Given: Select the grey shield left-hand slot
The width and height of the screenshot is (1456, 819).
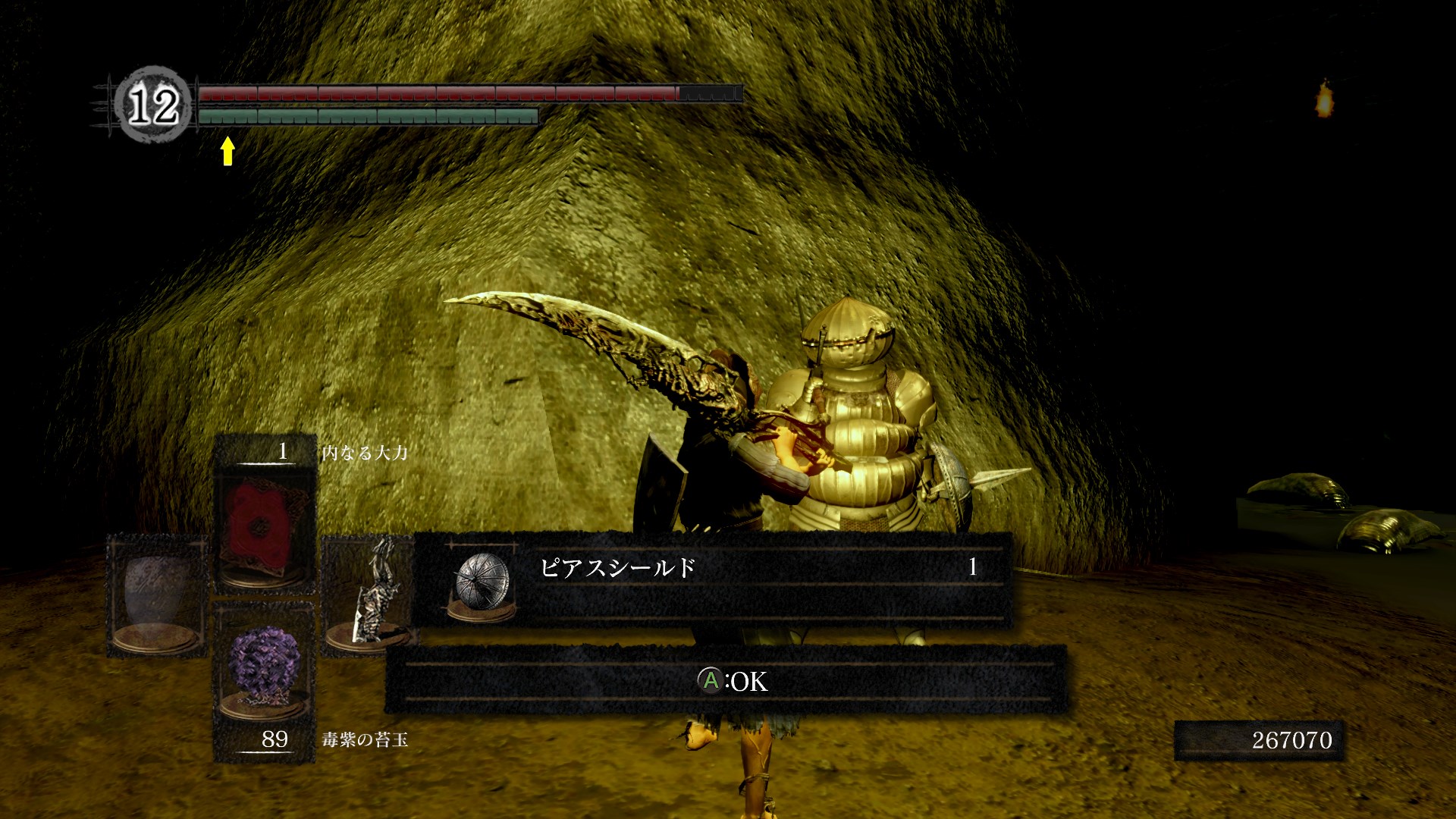Looking at the screenshot, I should click(x=157, y=595).
